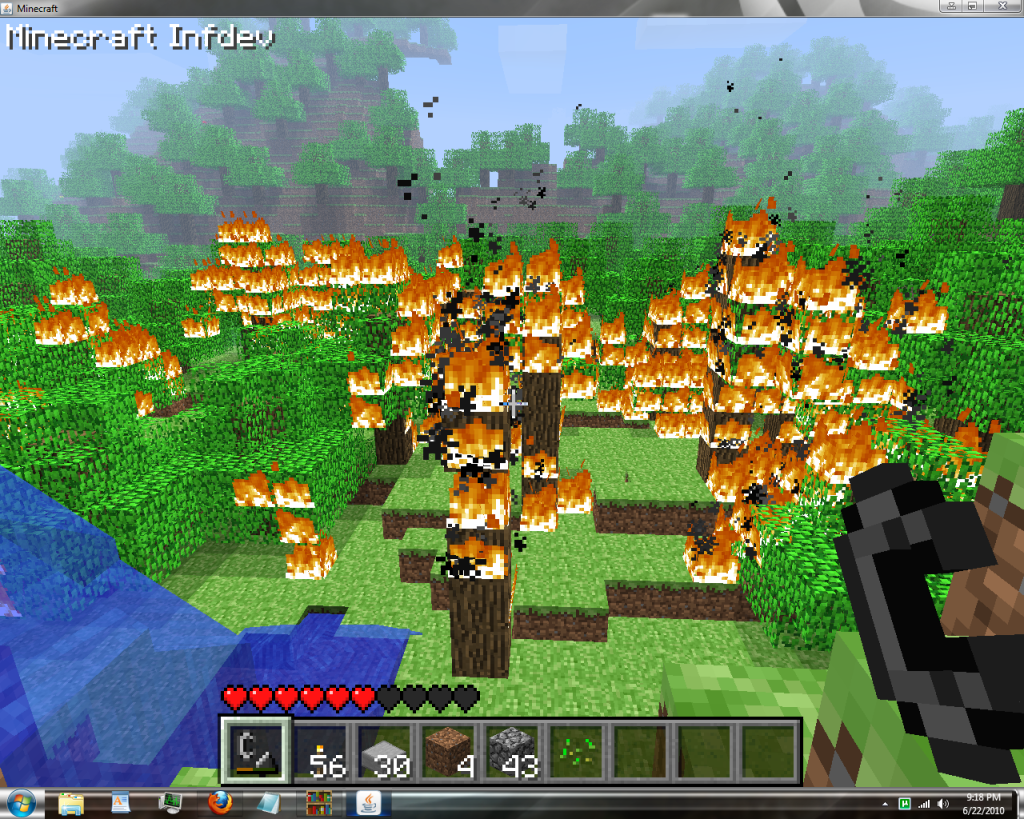Screen dimensions: 1024x819
Task: Select the dirt block slot
Action: (448, 750)
